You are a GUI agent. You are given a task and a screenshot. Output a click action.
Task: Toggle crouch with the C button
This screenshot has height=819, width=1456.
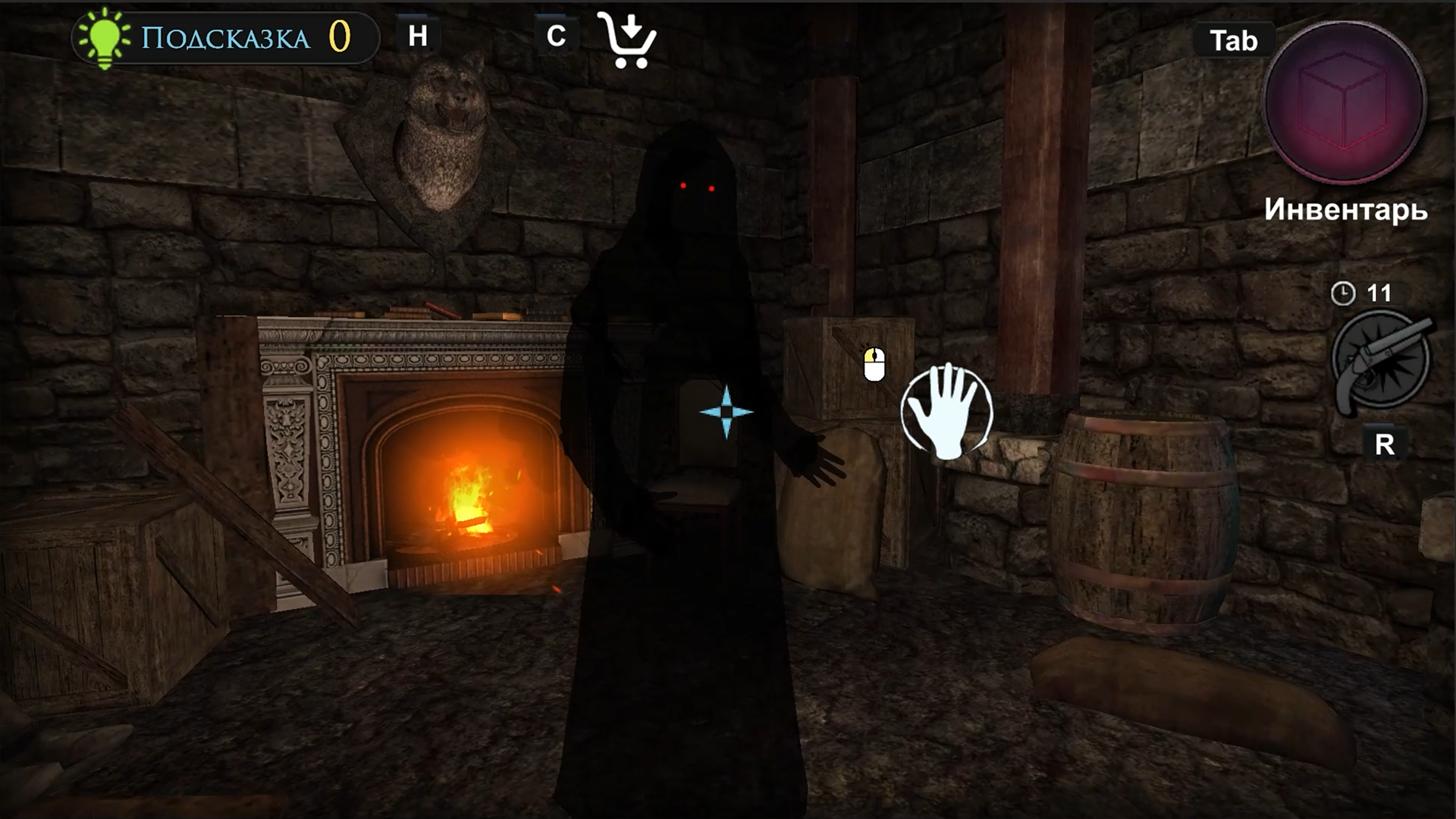[556, 34]
